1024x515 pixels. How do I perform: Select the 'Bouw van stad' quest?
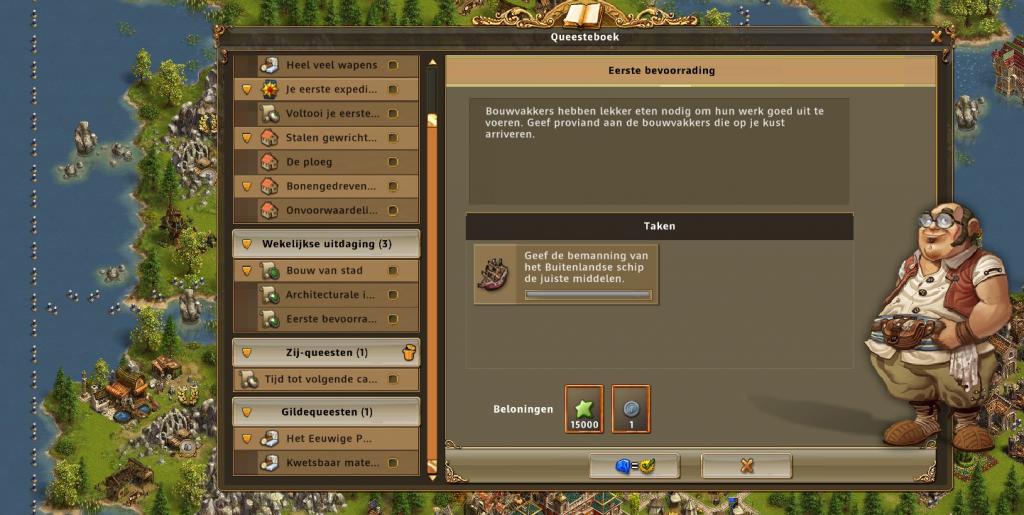(331, 271)
